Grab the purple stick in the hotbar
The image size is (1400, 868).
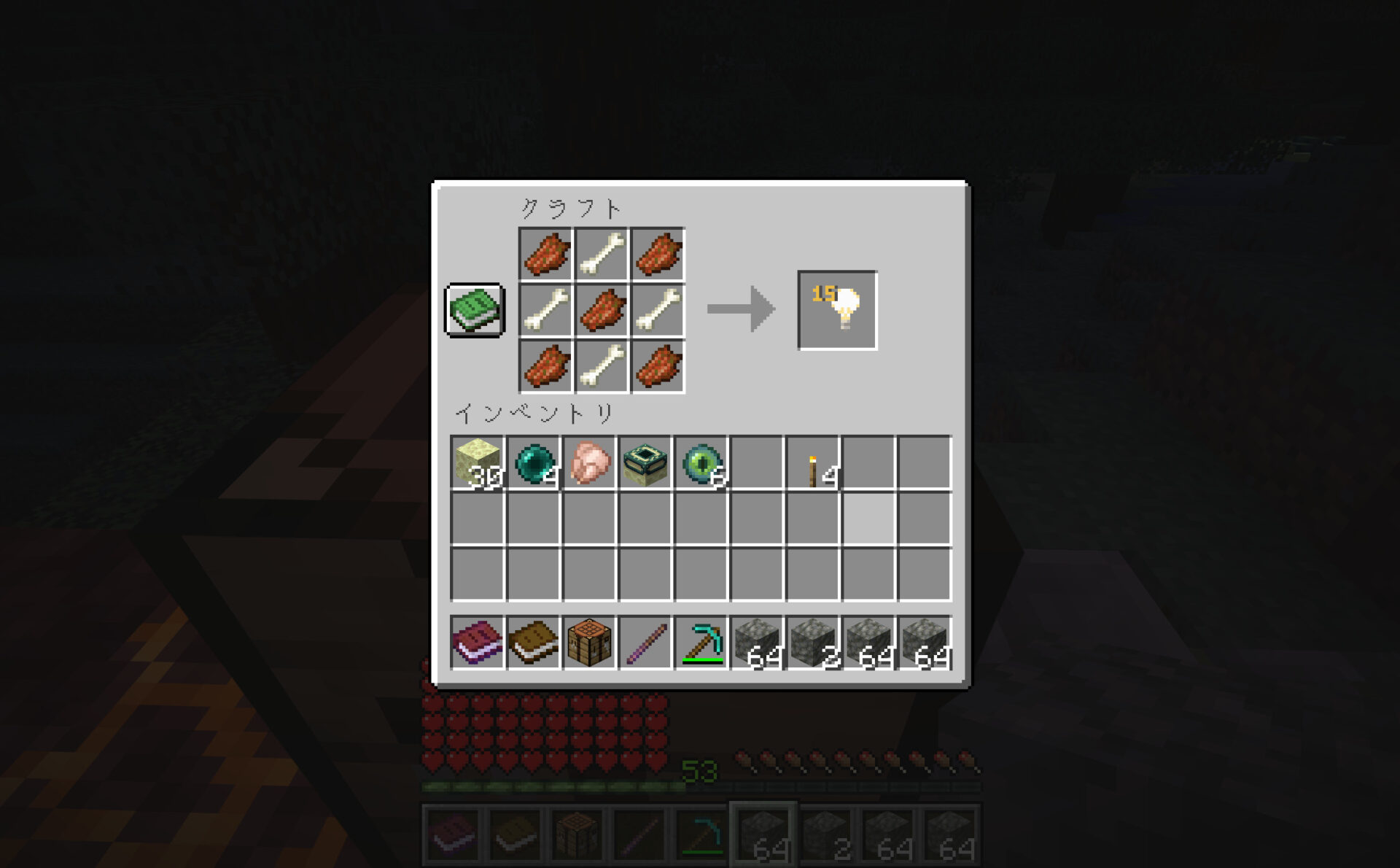[x=645, y=643]
